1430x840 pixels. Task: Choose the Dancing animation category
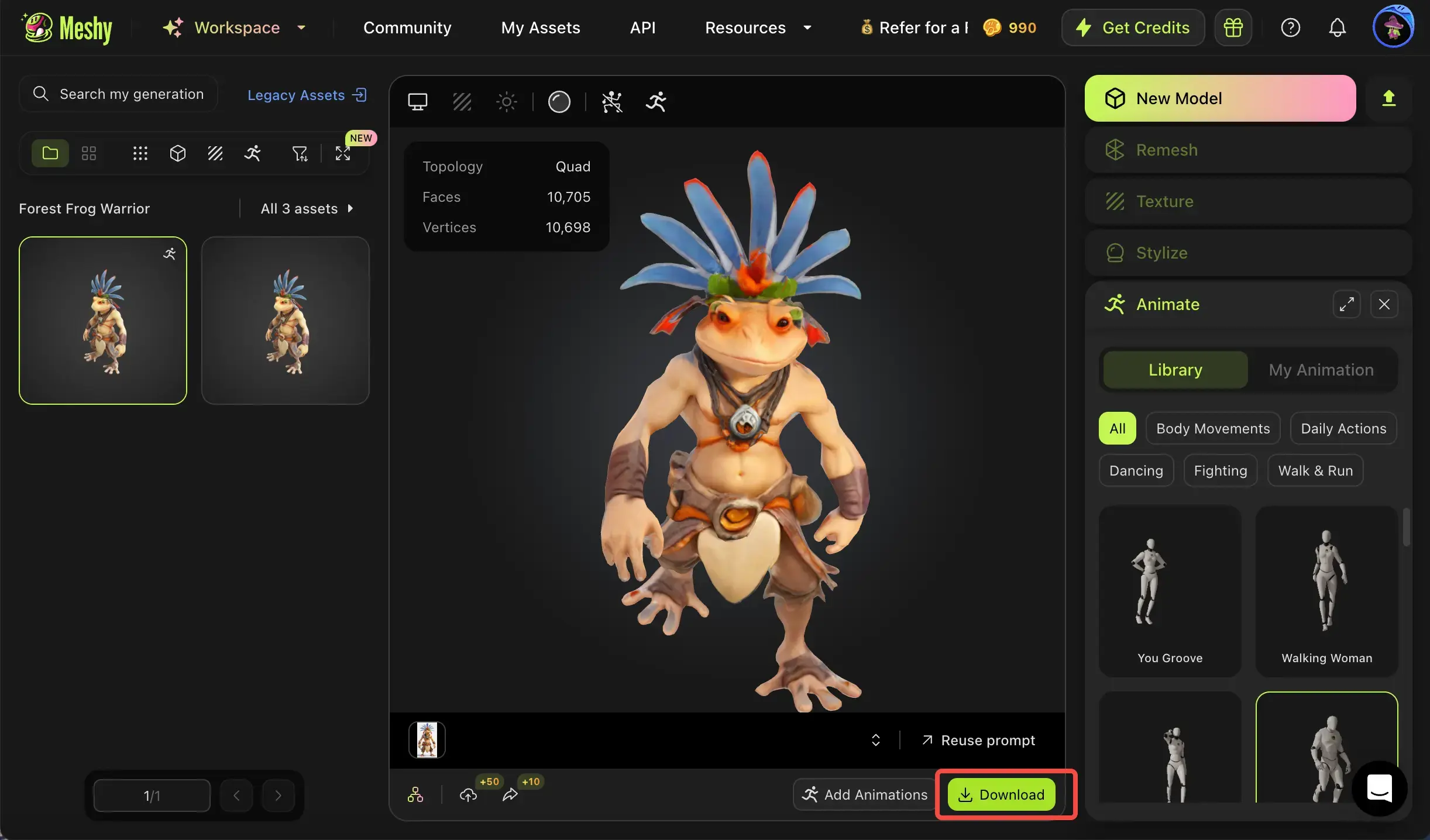point(1136,471)
